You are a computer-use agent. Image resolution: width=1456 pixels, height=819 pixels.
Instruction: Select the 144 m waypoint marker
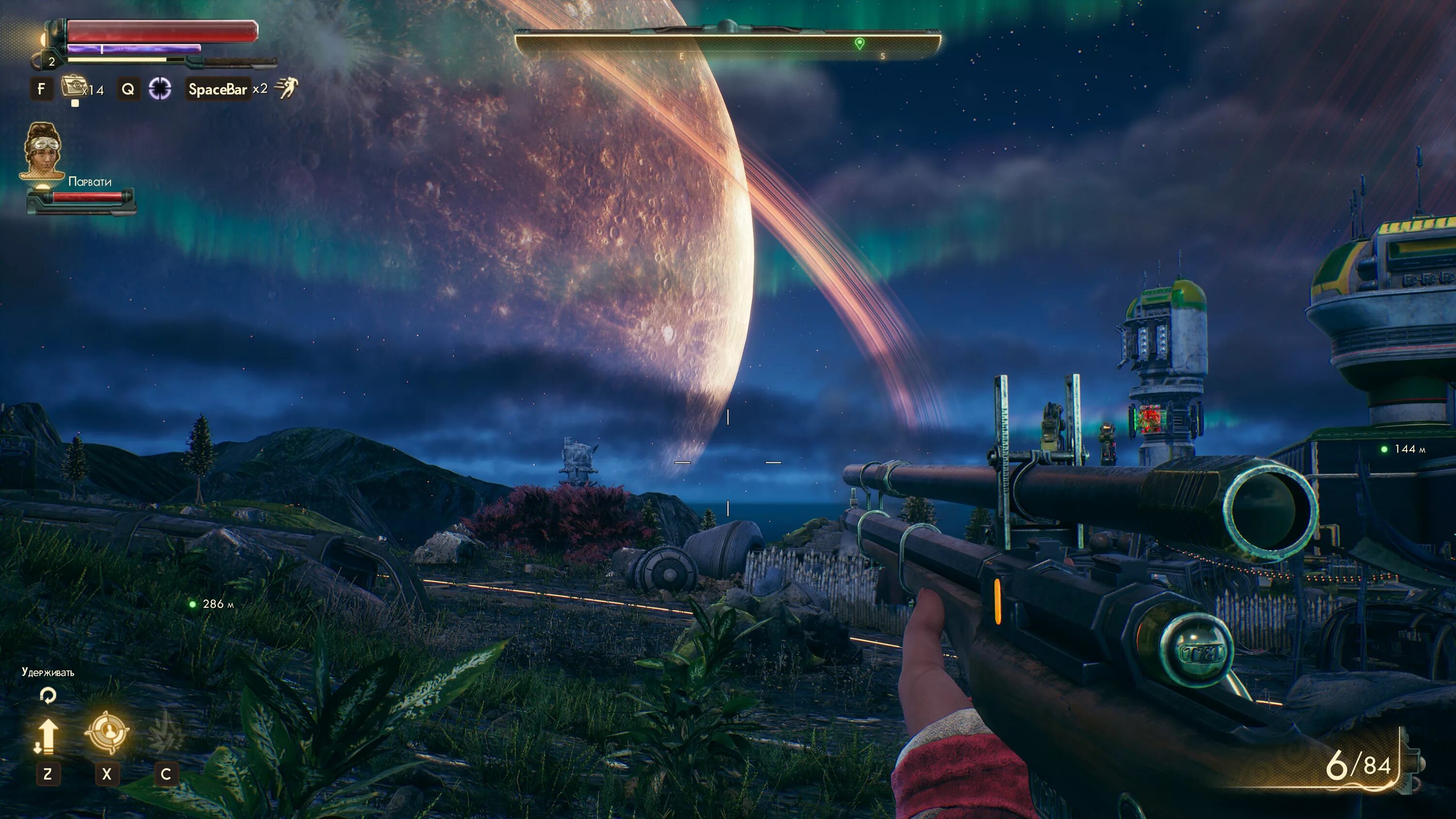coord(1384,449)
